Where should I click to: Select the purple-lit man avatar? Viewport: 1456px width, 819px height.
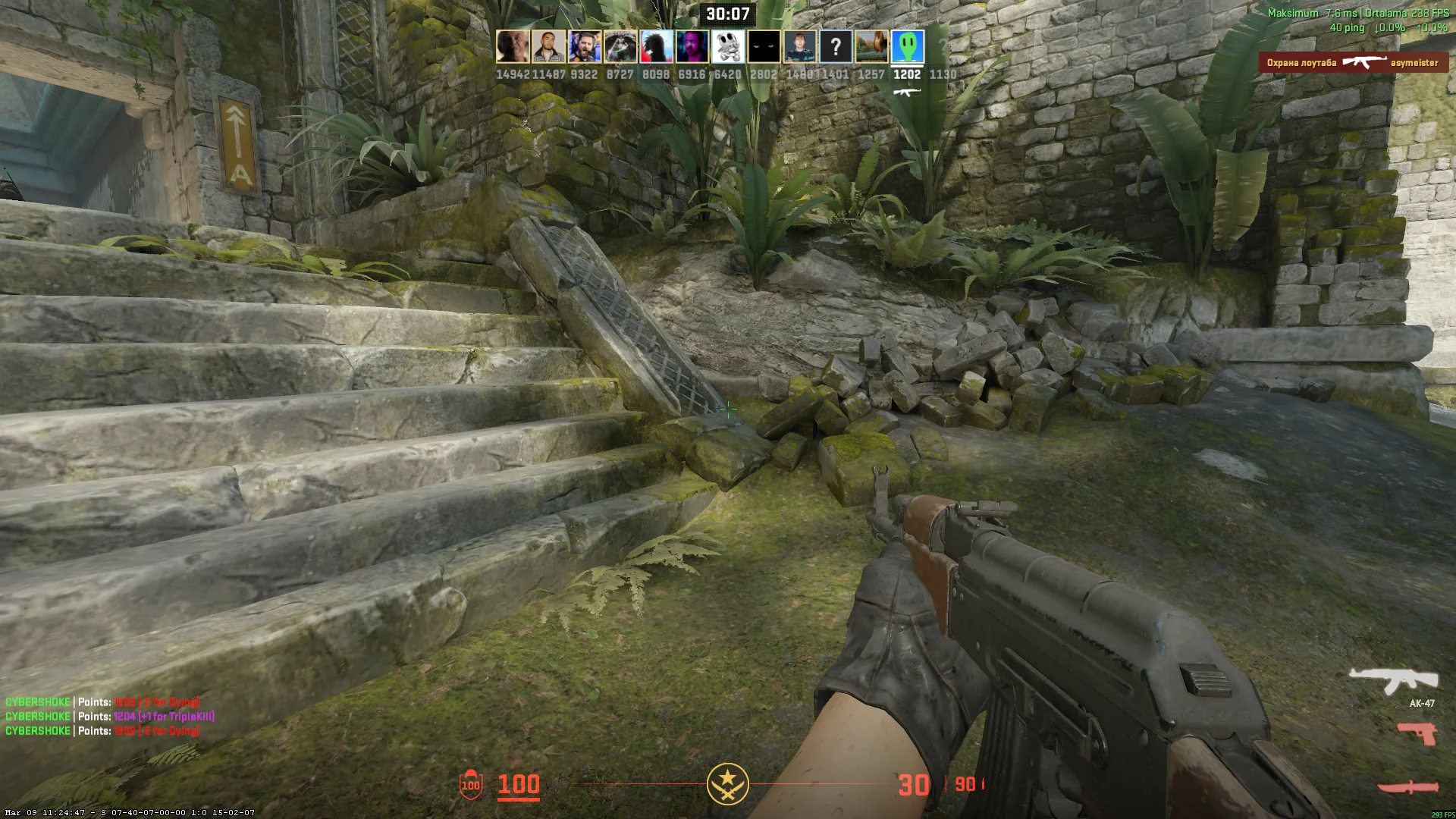pyautogui.click(x=692, y=47)
